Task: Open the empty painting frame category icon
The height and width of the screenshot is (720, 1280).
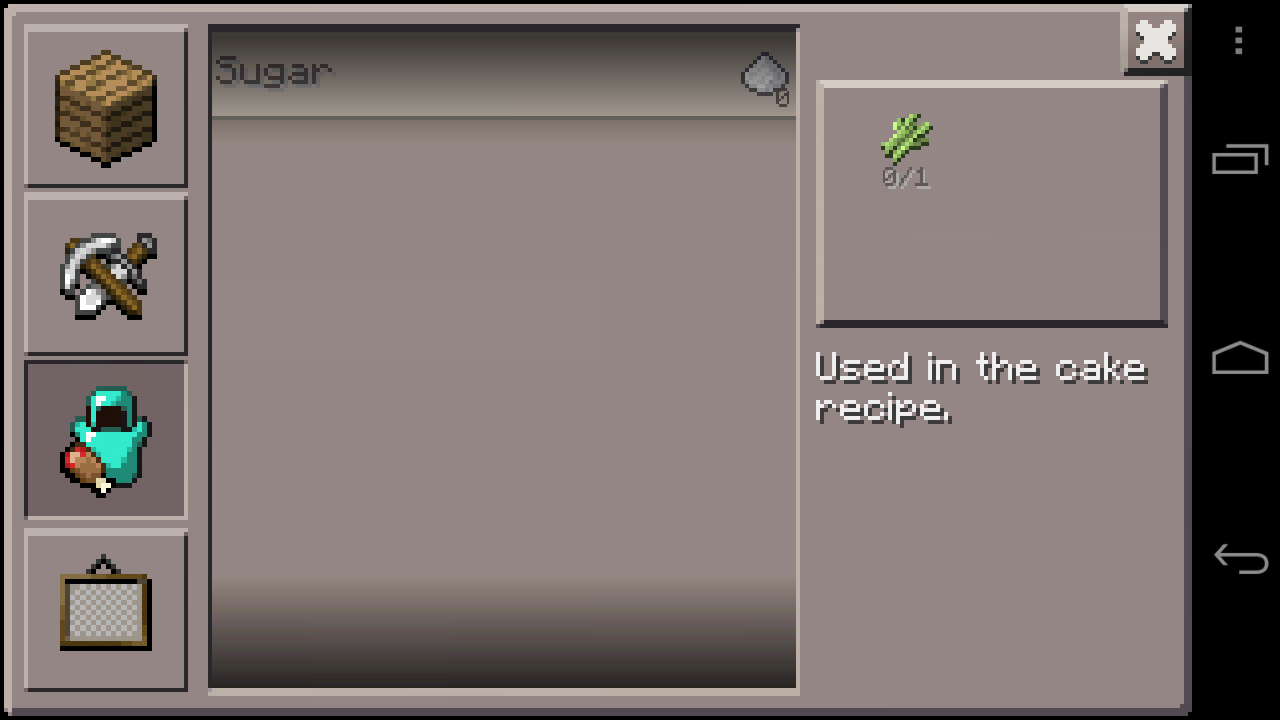Action: (x=105, y=610)
